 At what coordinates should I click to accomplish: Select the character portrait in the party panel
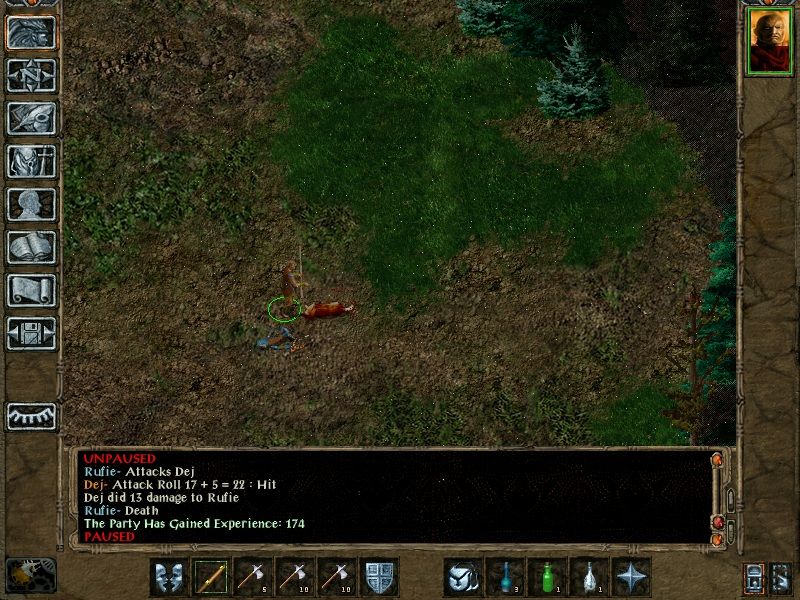point(768,43)
